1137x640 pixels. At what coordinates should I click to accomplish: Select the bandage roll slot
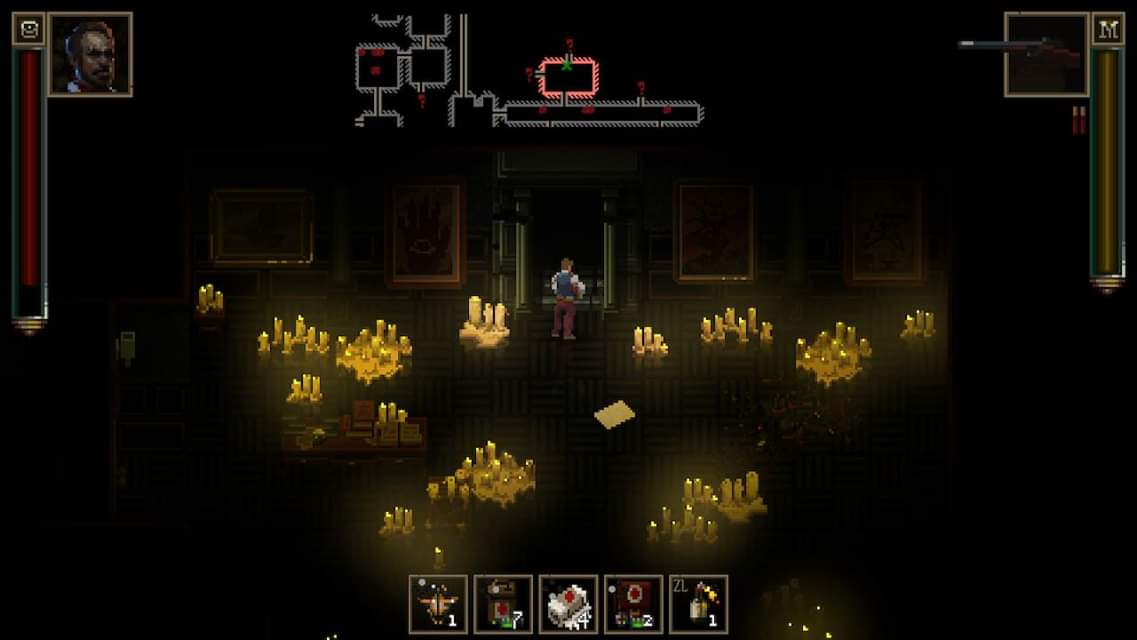point(568,604)
